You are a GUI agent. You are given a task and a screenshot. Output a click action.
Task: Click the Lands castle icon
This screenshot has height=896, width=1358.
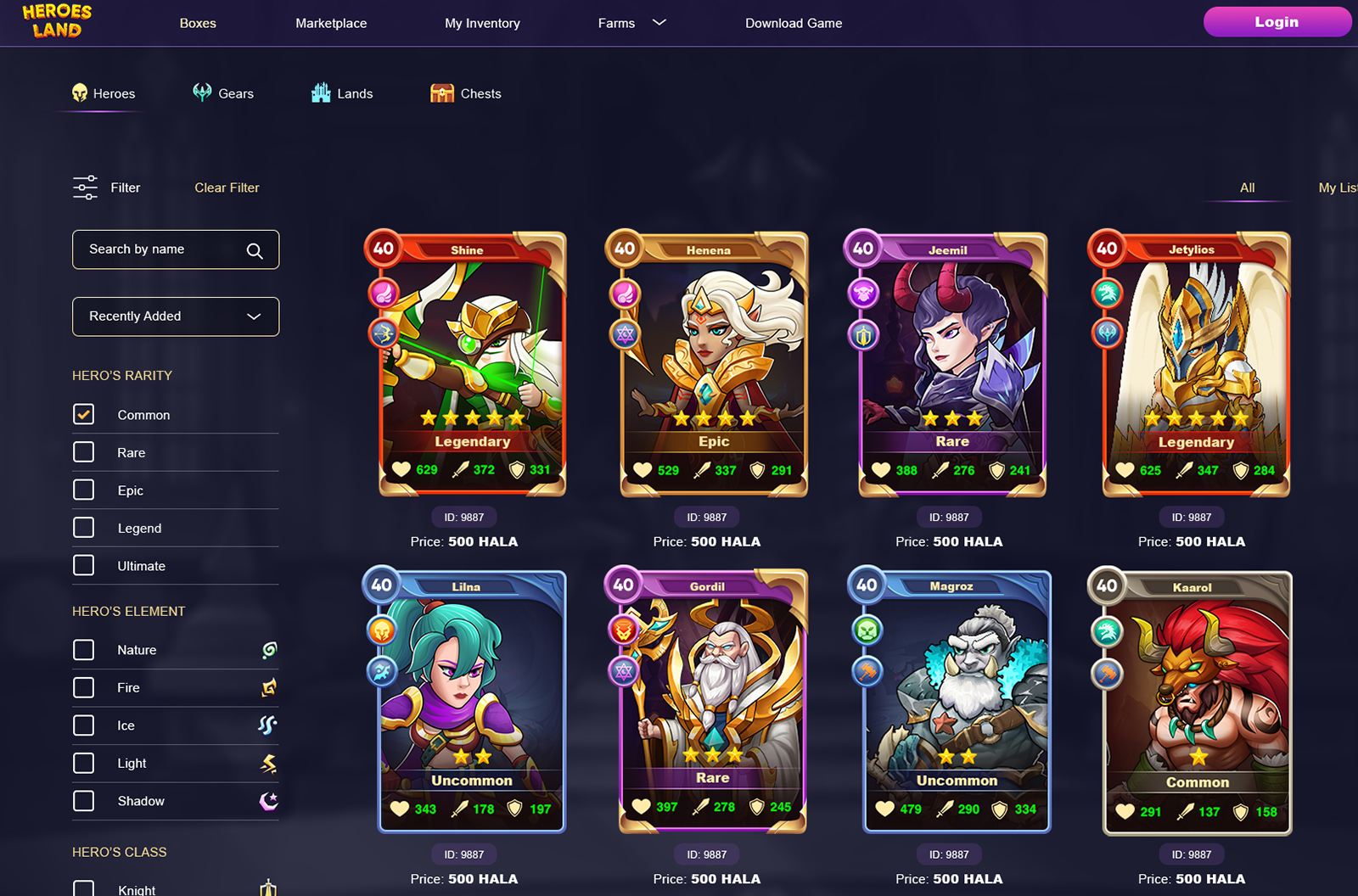pyautogui.click(x=321, y=92)
